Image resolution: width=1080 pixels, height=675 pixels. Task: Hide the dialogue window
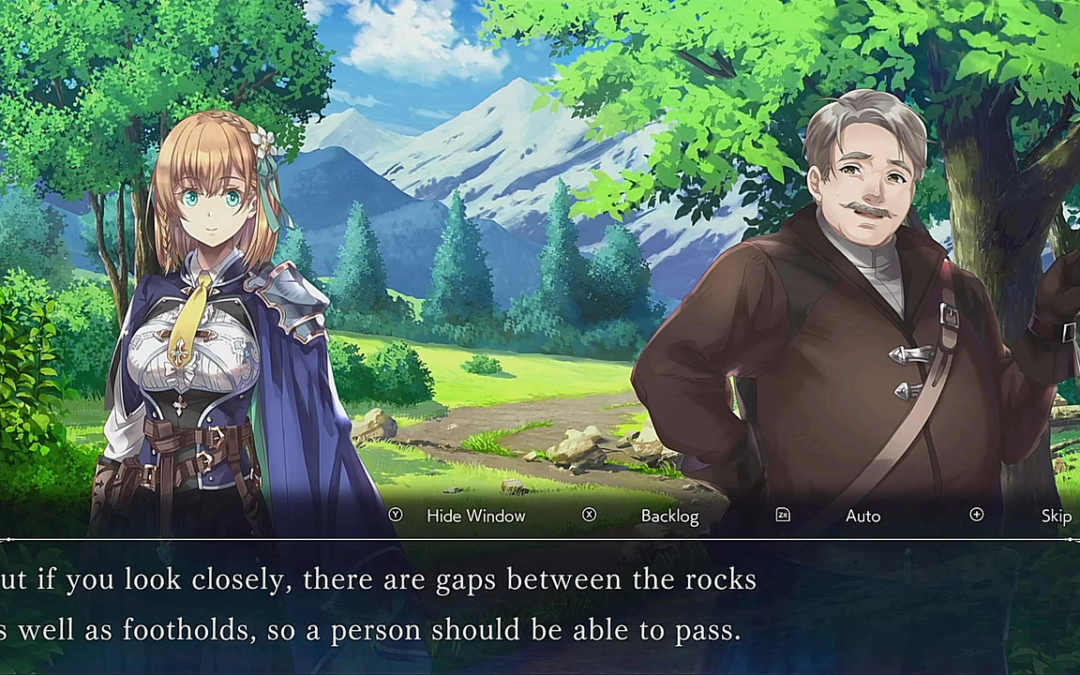[475, 516]
